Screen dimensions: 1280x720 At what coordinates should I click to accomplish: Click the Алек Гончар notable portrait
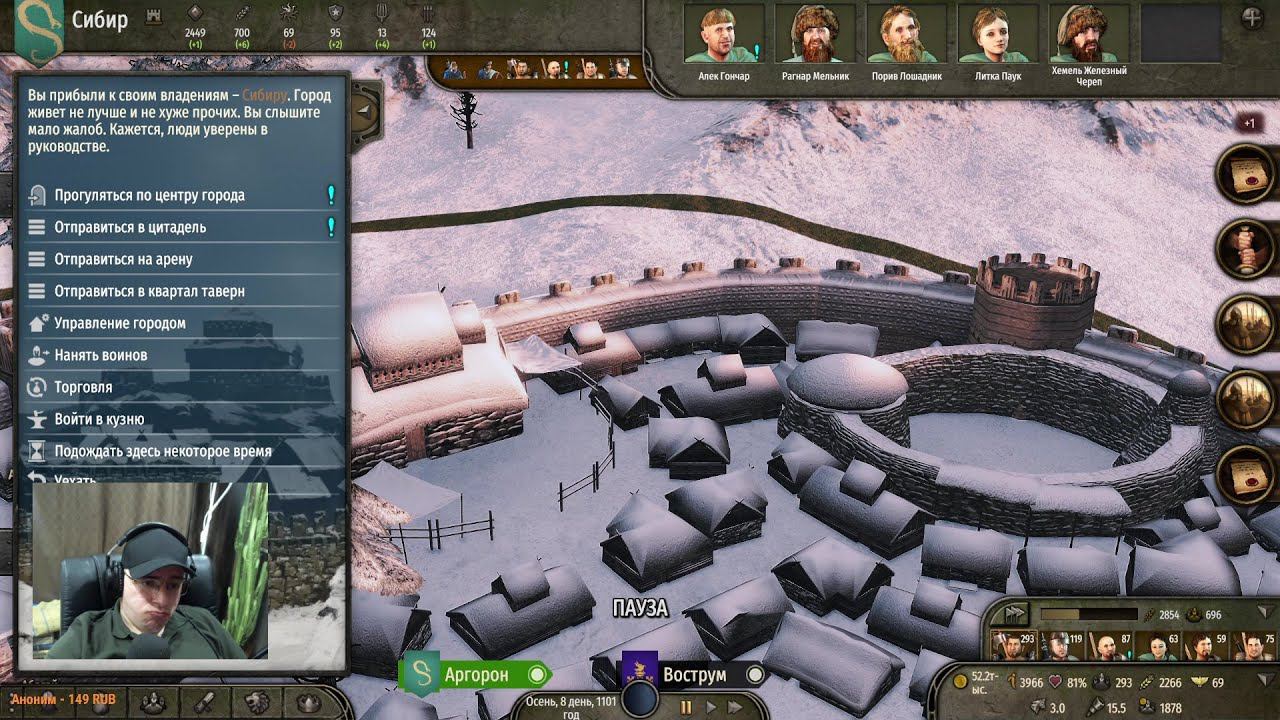tap(723, 35)
